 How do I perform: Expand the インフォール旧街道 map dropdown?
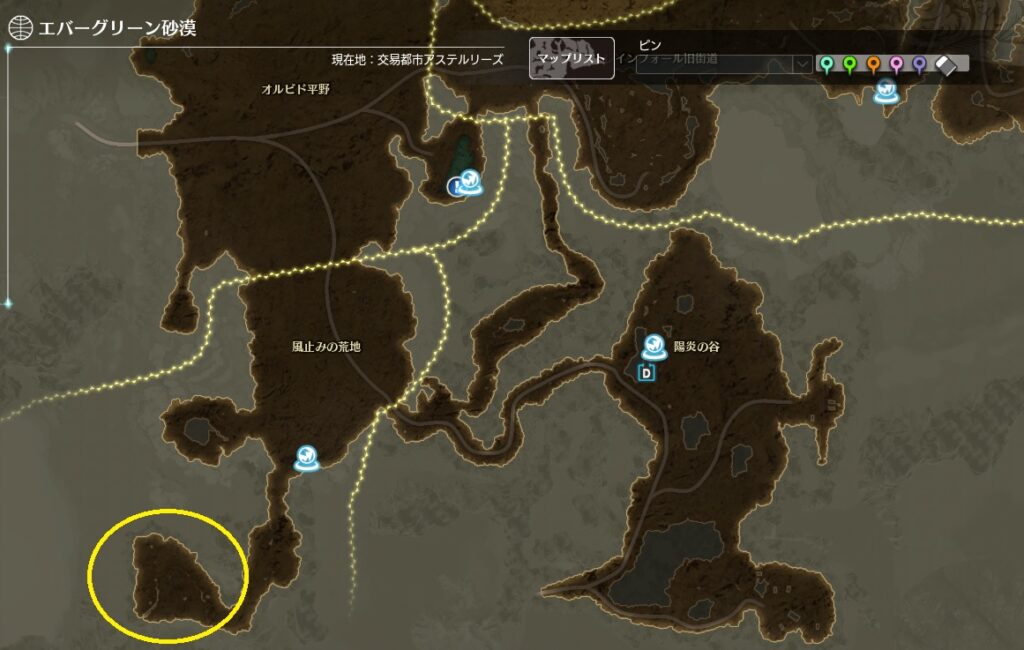801,63
